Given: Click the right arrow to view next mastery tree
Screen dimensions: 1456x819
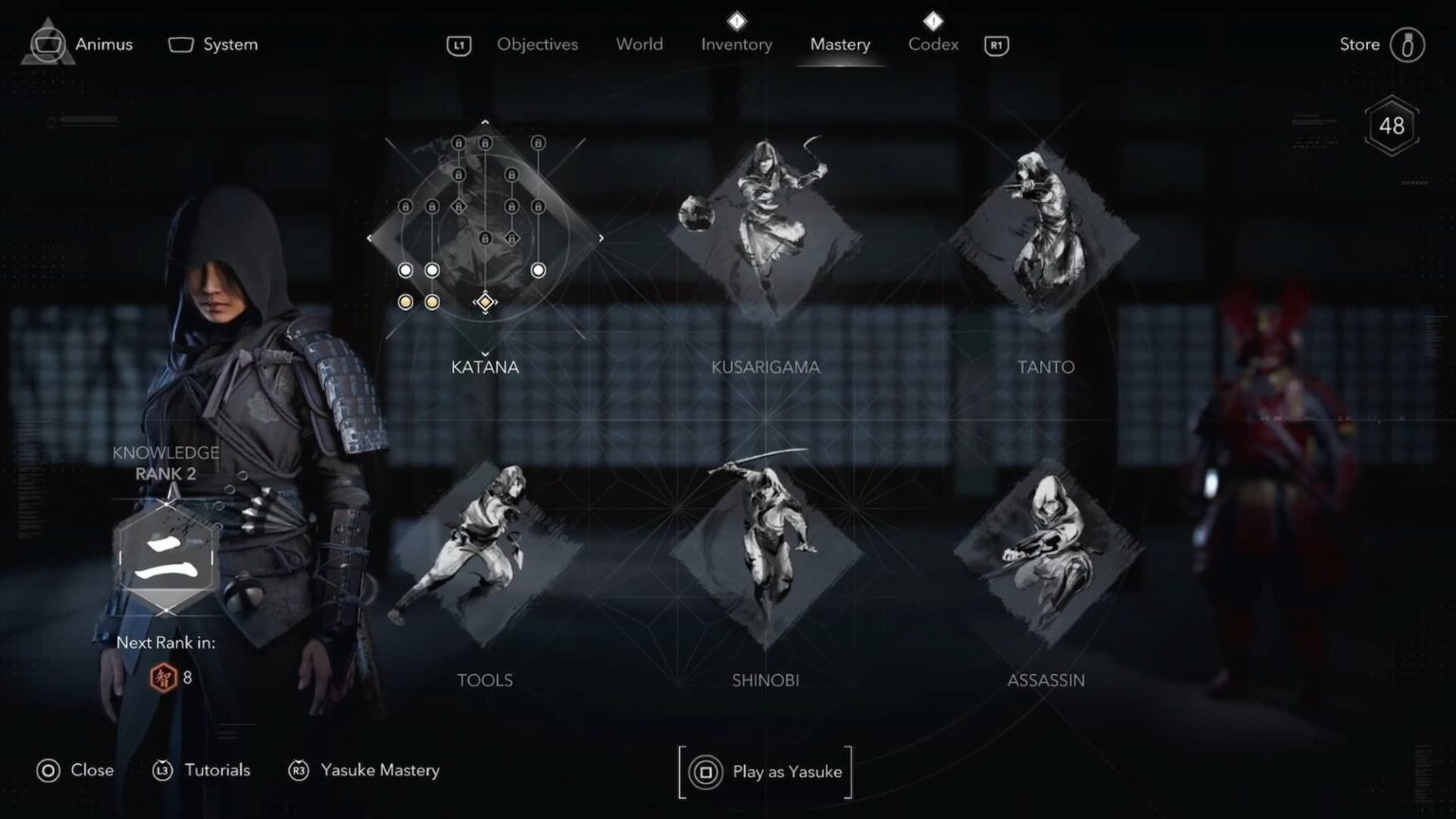Looking at the screenshot, I should (x=600, y=238).
